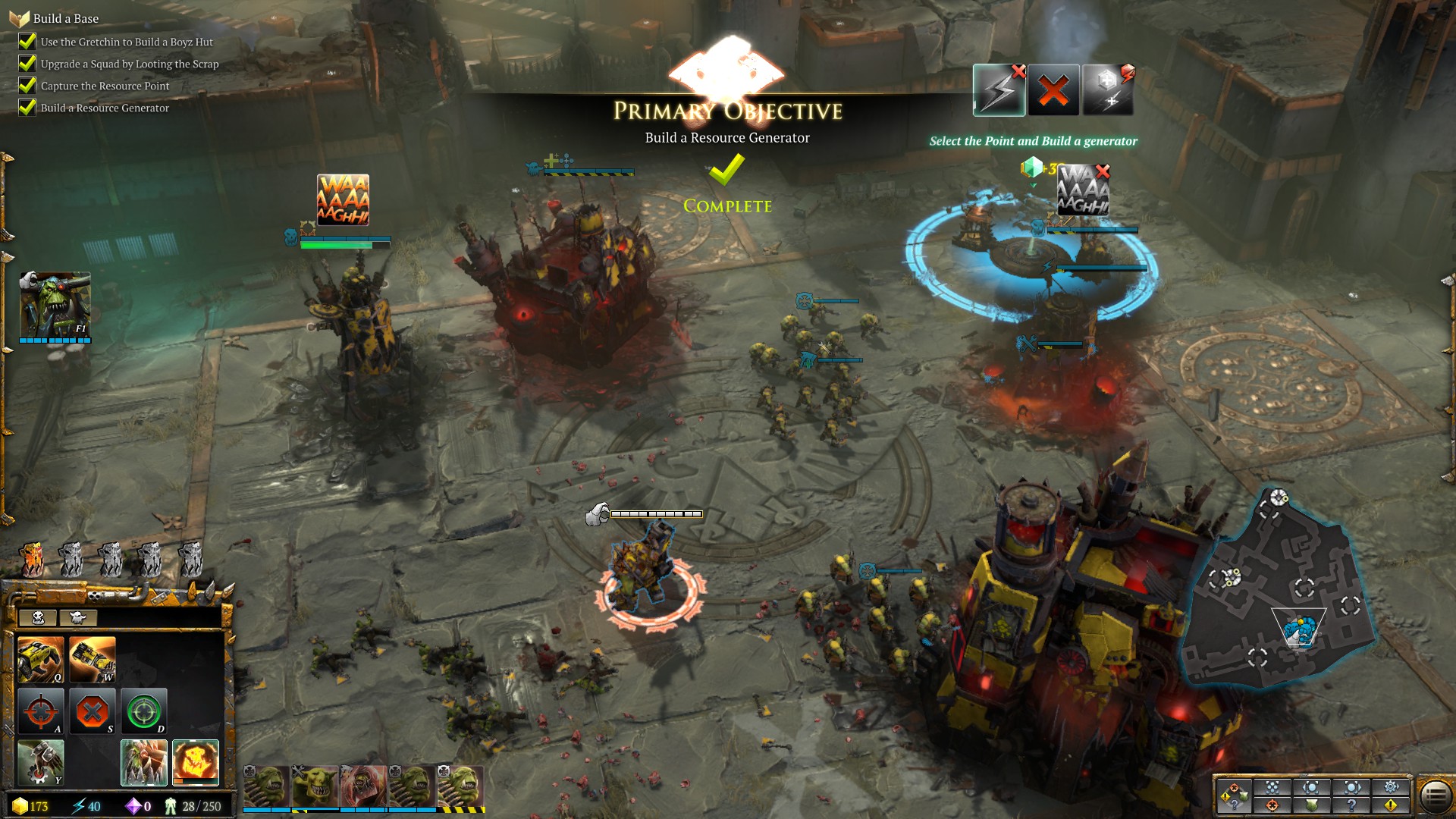Choose the lightning bolt generator option
The width and height of the screenshot is (1456, 819).
[999, 91]
